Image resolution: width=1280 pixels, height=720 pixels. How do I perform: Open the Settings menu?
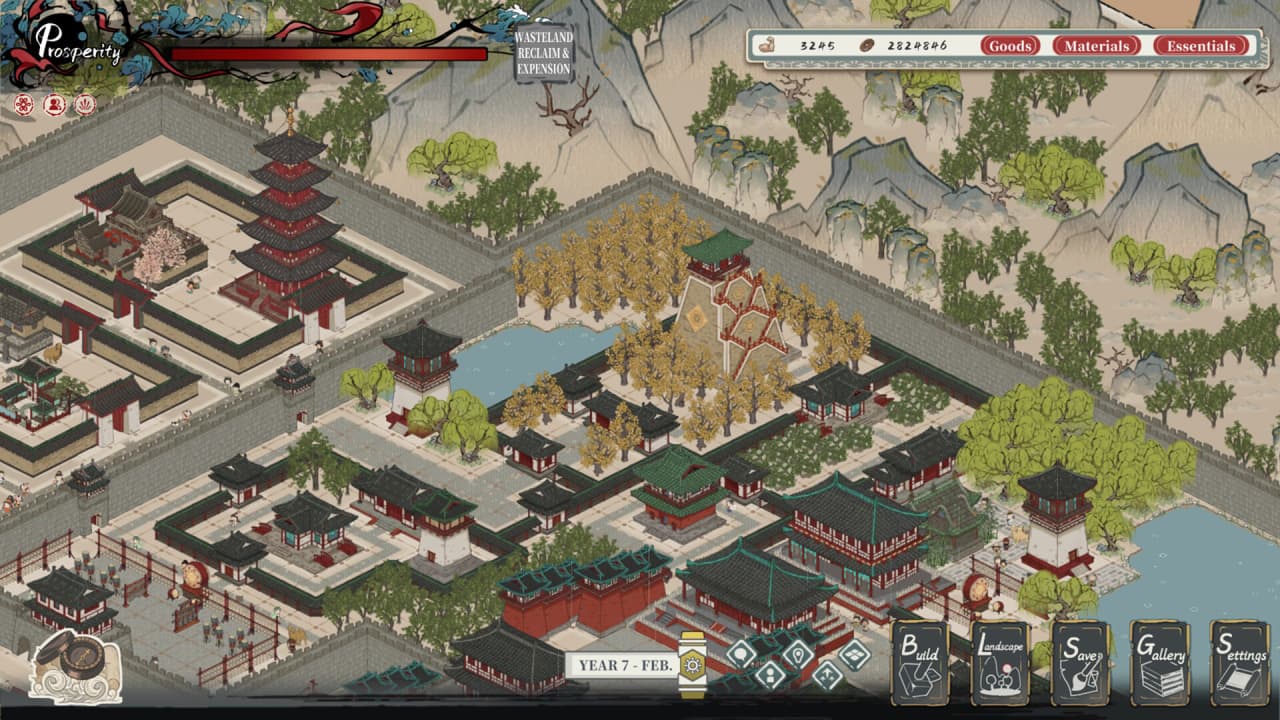click(1240, 663)
